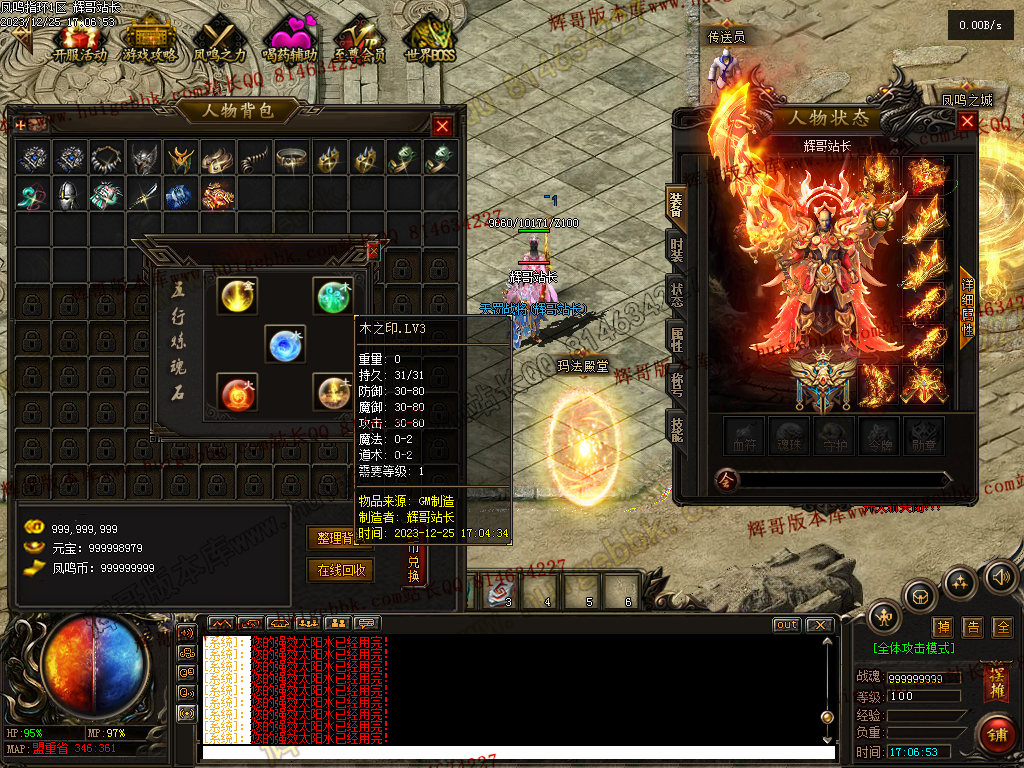The width and height of the screenshot is (1024, 768).
Task: Select the red fire orb in 五行炼魂石
Action: click(x=237, y=393)
